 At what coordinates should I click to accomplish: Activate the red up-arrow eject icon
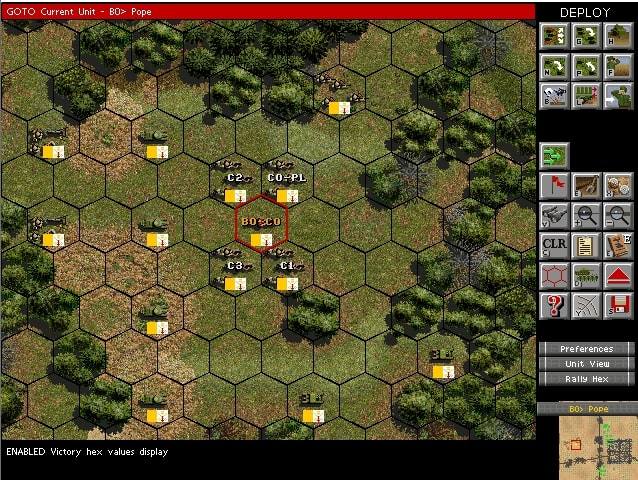pyautogui.click(x=618, y=276)
